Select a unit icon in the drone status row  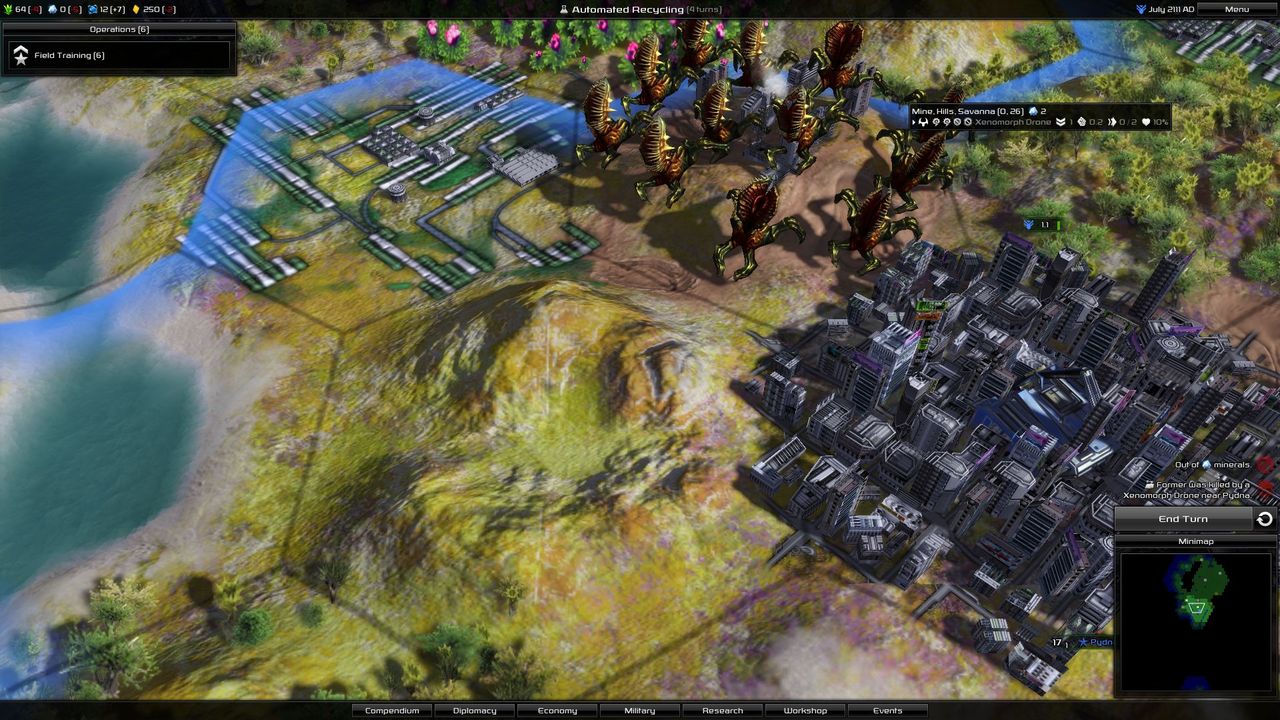tap(923, 122)
